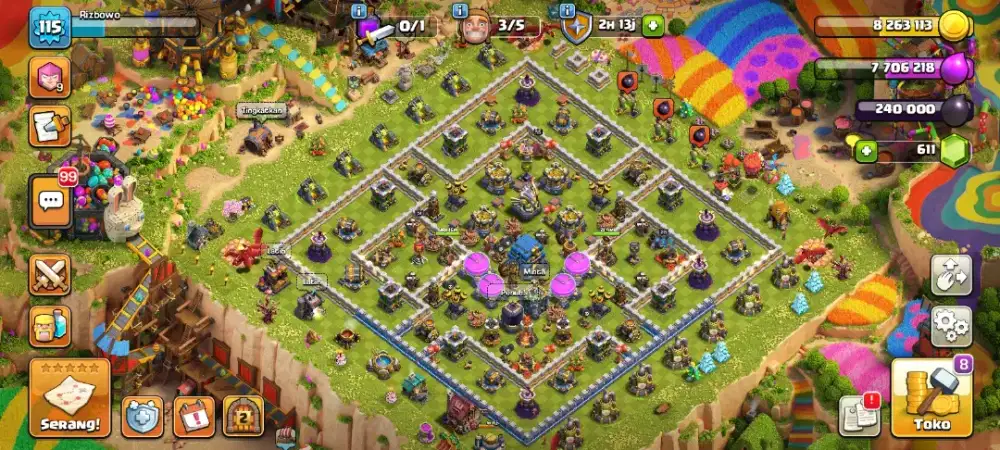Open the settings gear menu
This screenshot has width=1000, height=450.
(x=951, y=326)
